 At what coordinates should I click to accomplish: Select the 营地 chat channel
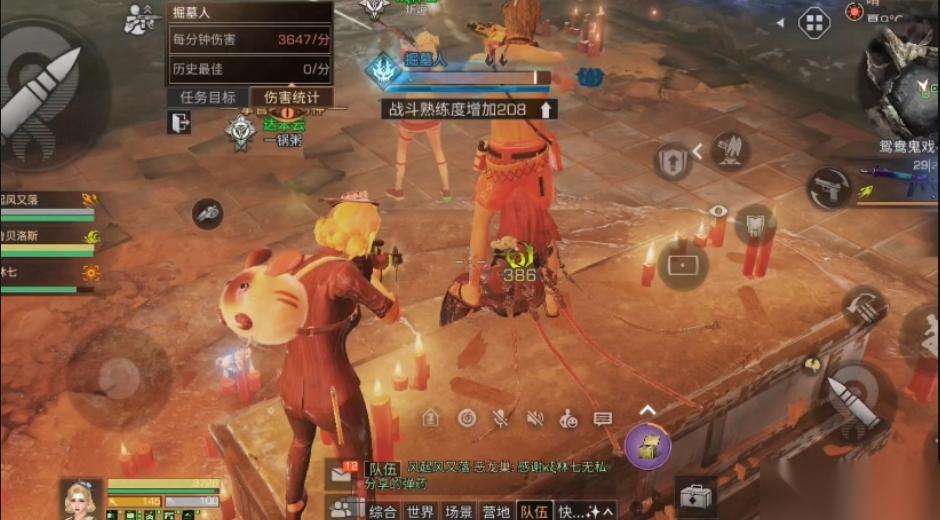tap(496, 512)
